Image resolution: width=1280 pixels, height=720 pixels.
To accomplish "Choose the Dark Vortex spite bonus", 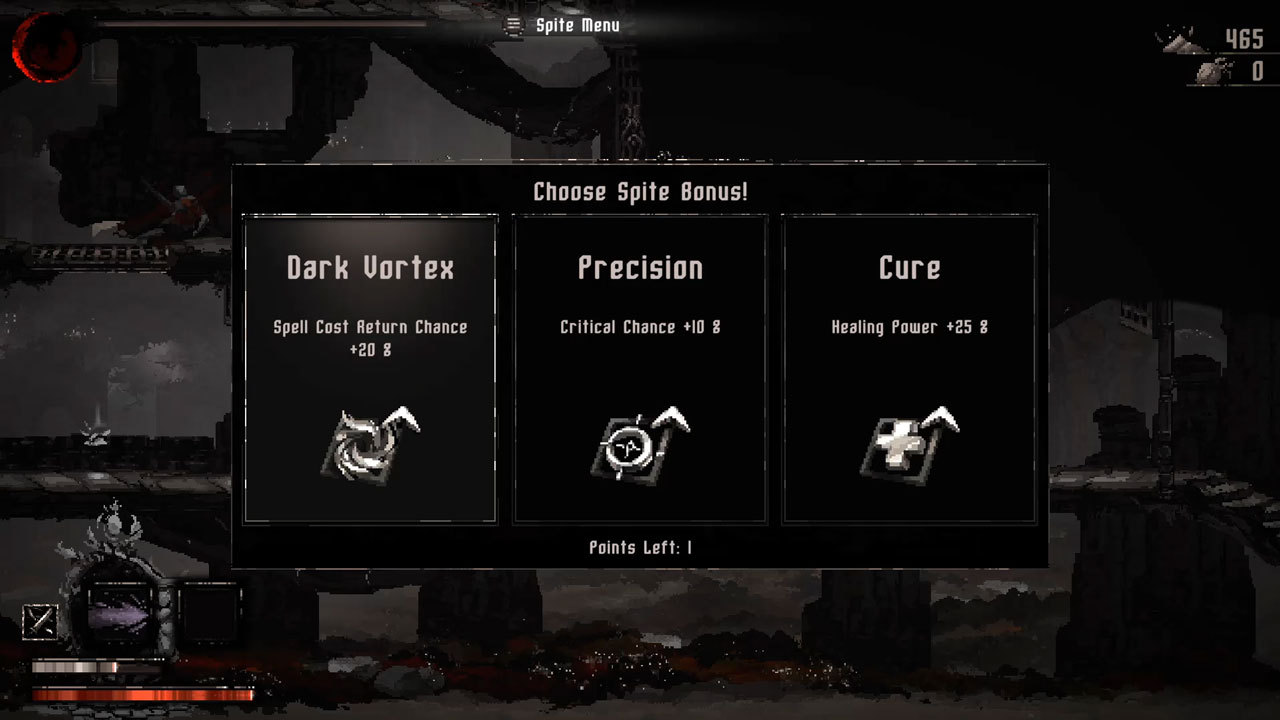I will point(370,368).
